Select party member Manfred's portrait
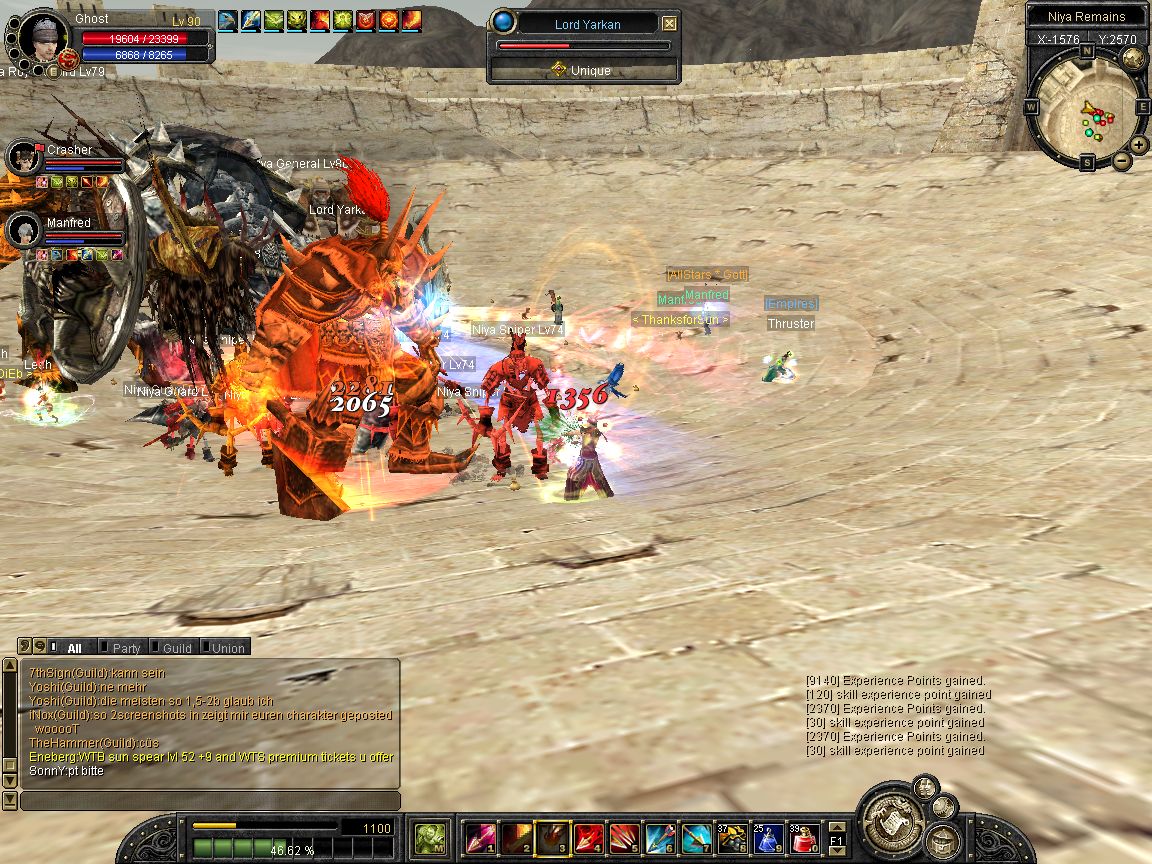1152x864 pixels. point(22,230)
